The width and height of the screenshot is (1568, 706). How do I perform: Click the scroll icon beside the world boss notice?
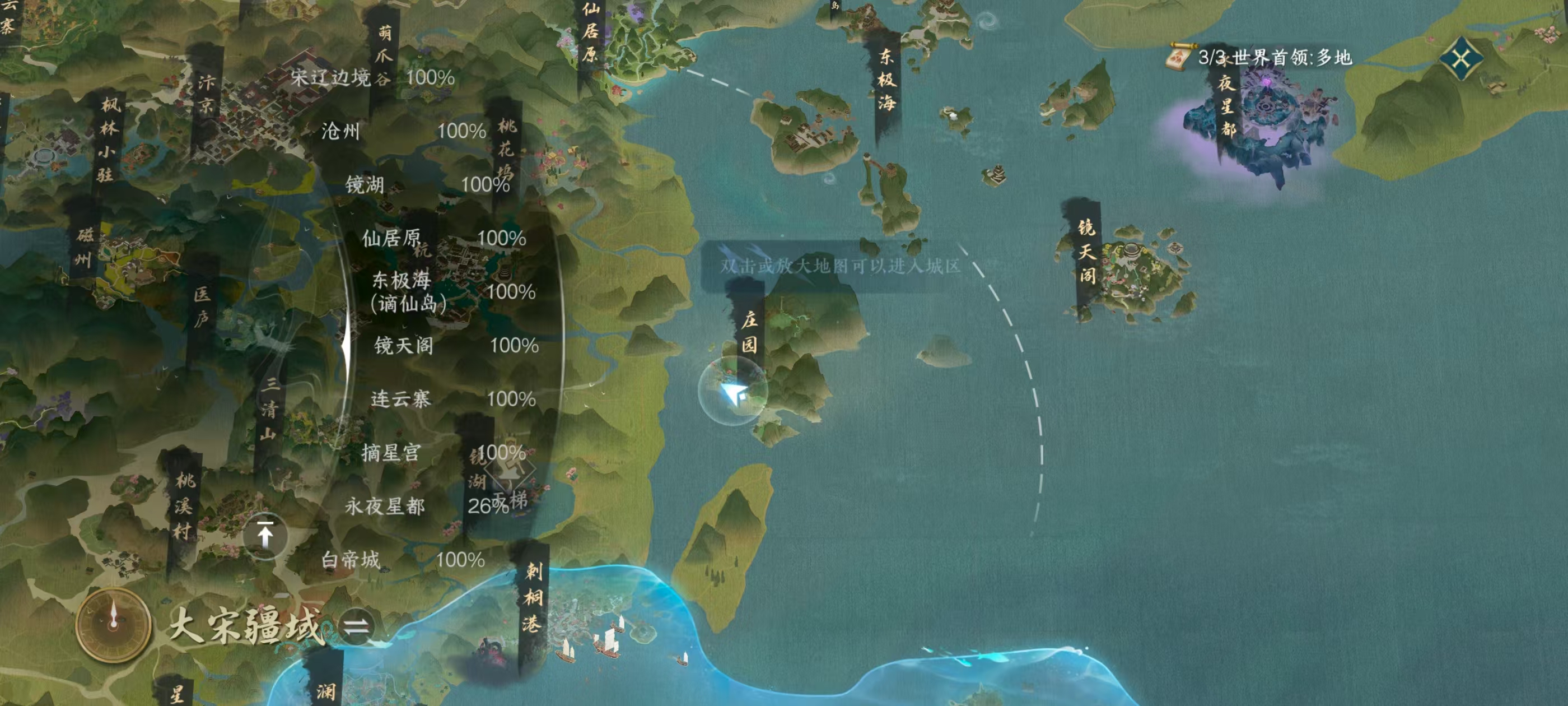[1178, 55]
